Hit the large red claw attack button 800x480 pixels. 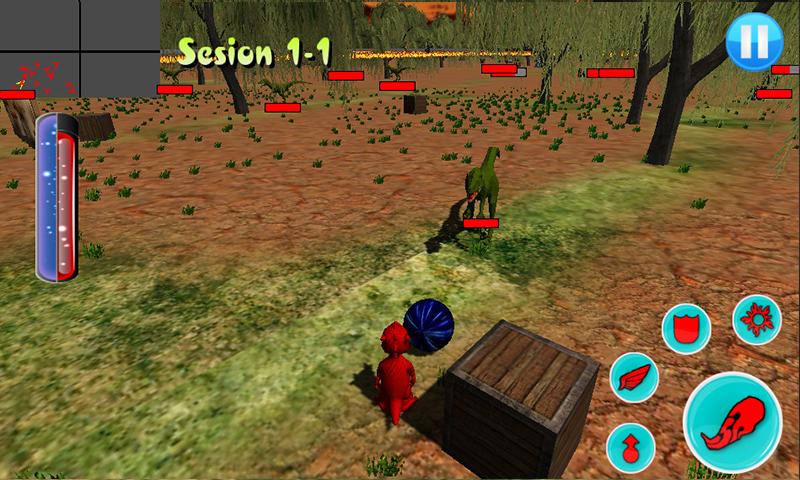click(x=731, y=422)
